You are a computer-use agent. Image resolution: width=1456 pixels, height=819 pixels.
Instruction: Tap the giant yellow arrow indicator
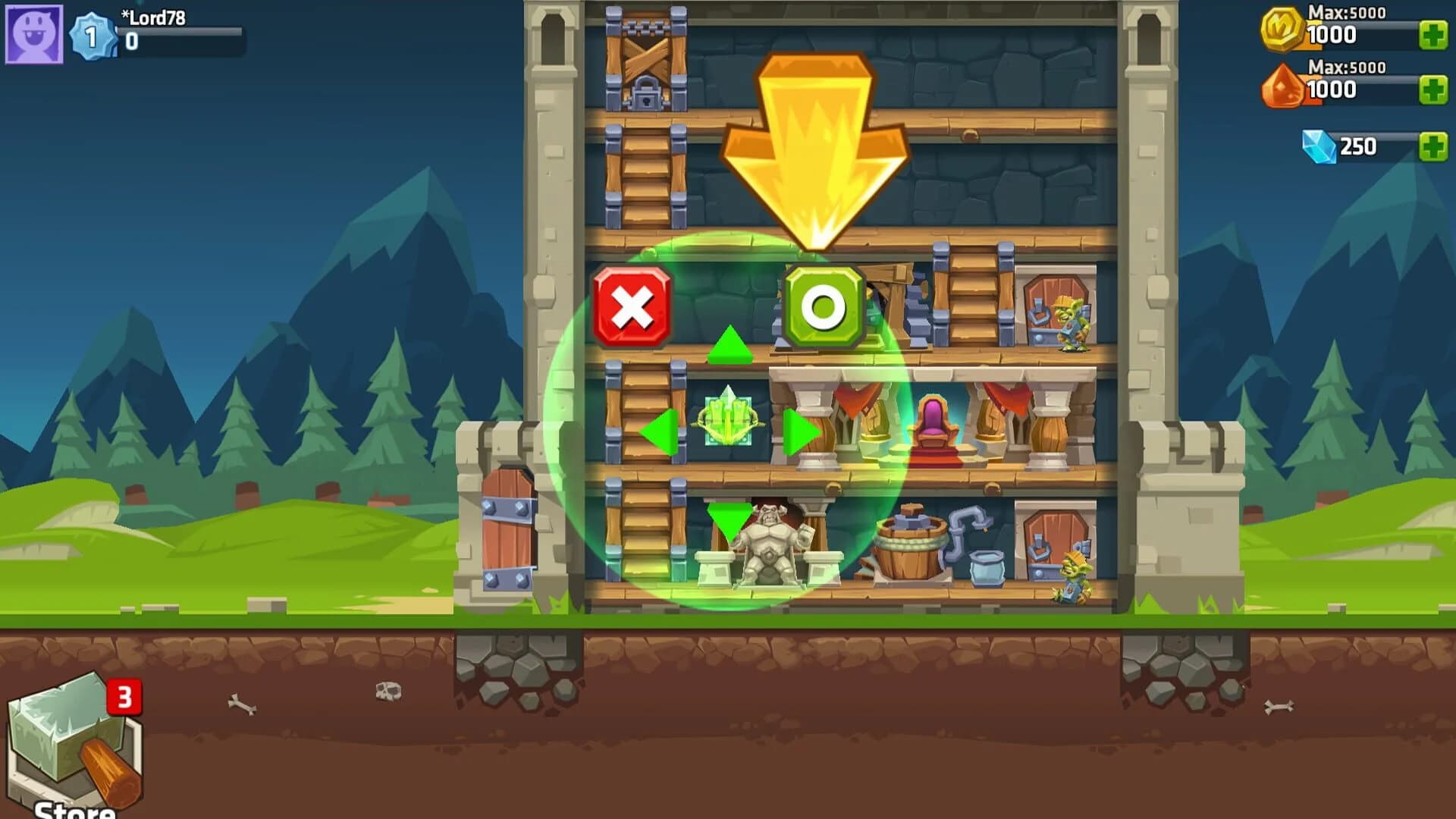click(x=814, y=136)
